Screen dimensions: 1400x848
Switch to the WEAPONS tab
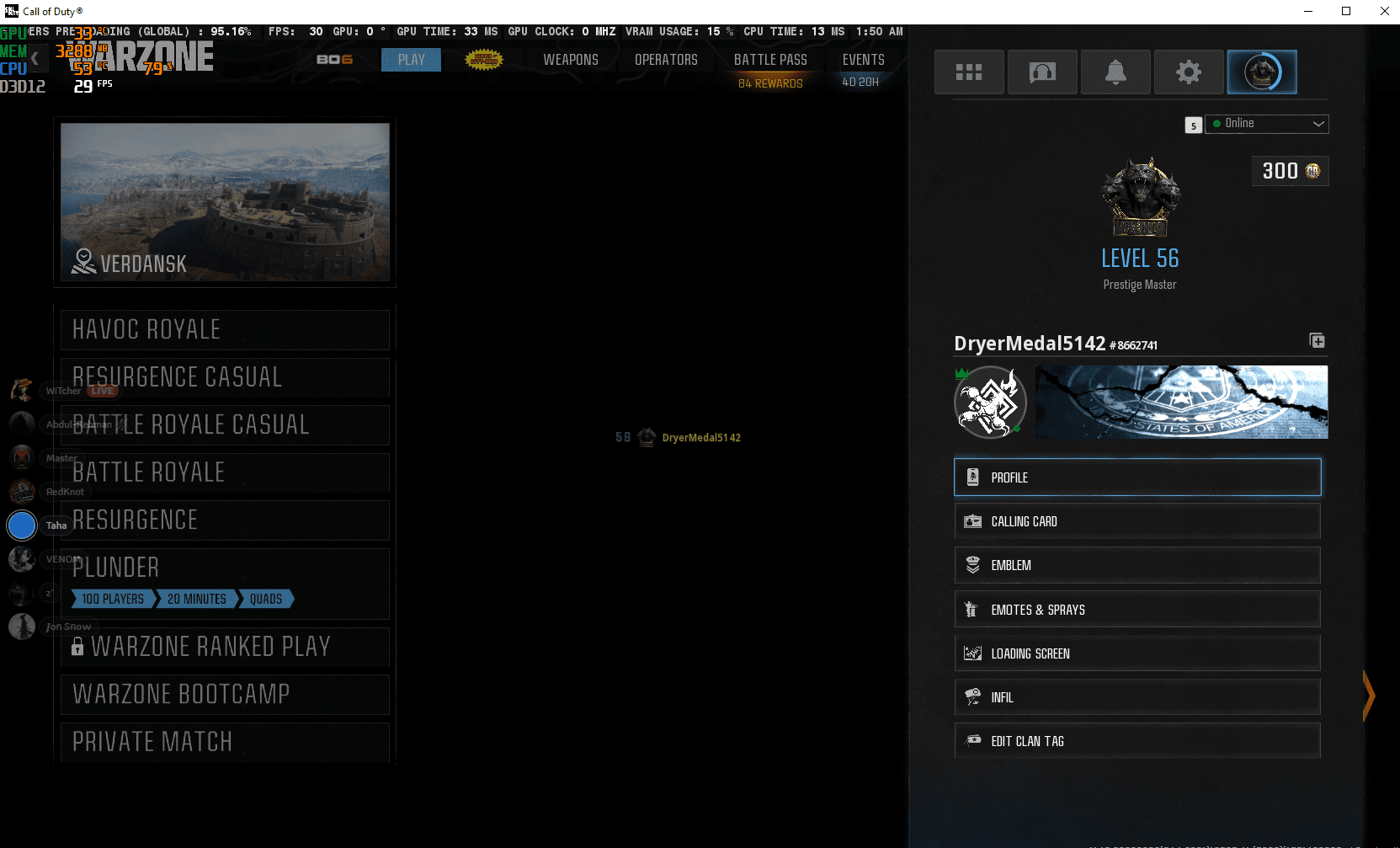click(570, 59)
